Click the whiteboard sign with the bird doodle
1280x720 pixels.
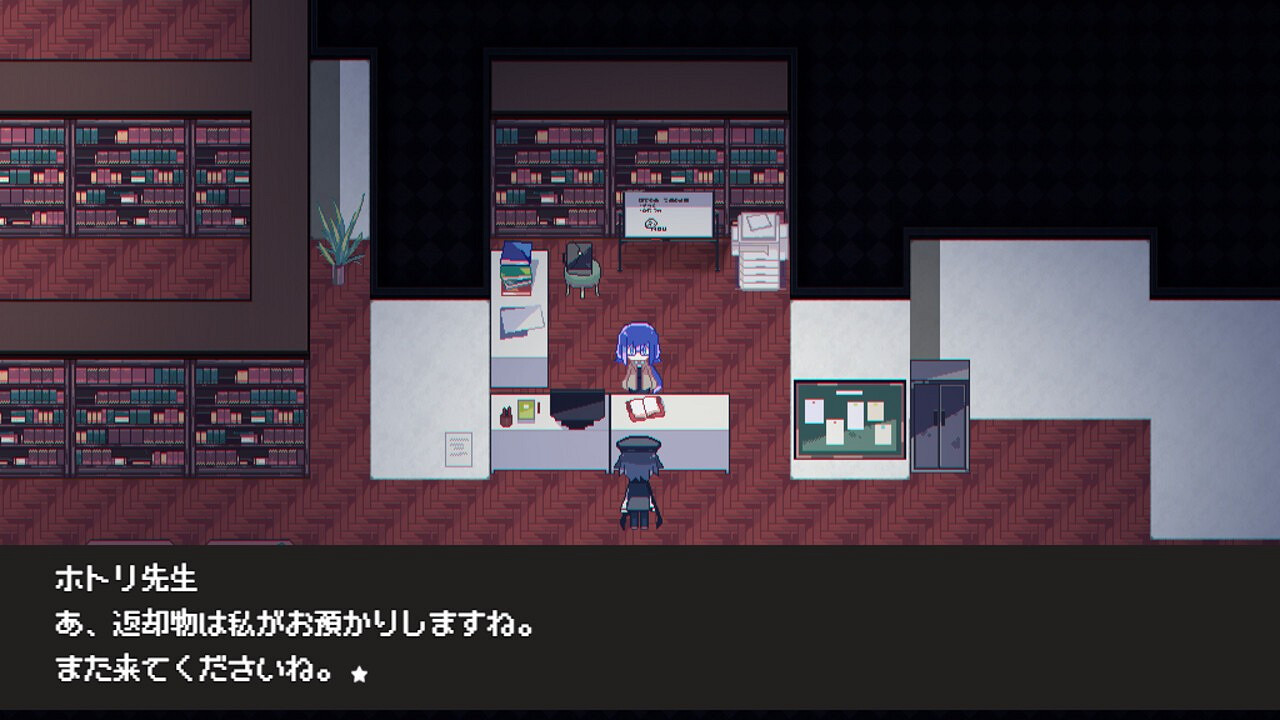point(668,215)
